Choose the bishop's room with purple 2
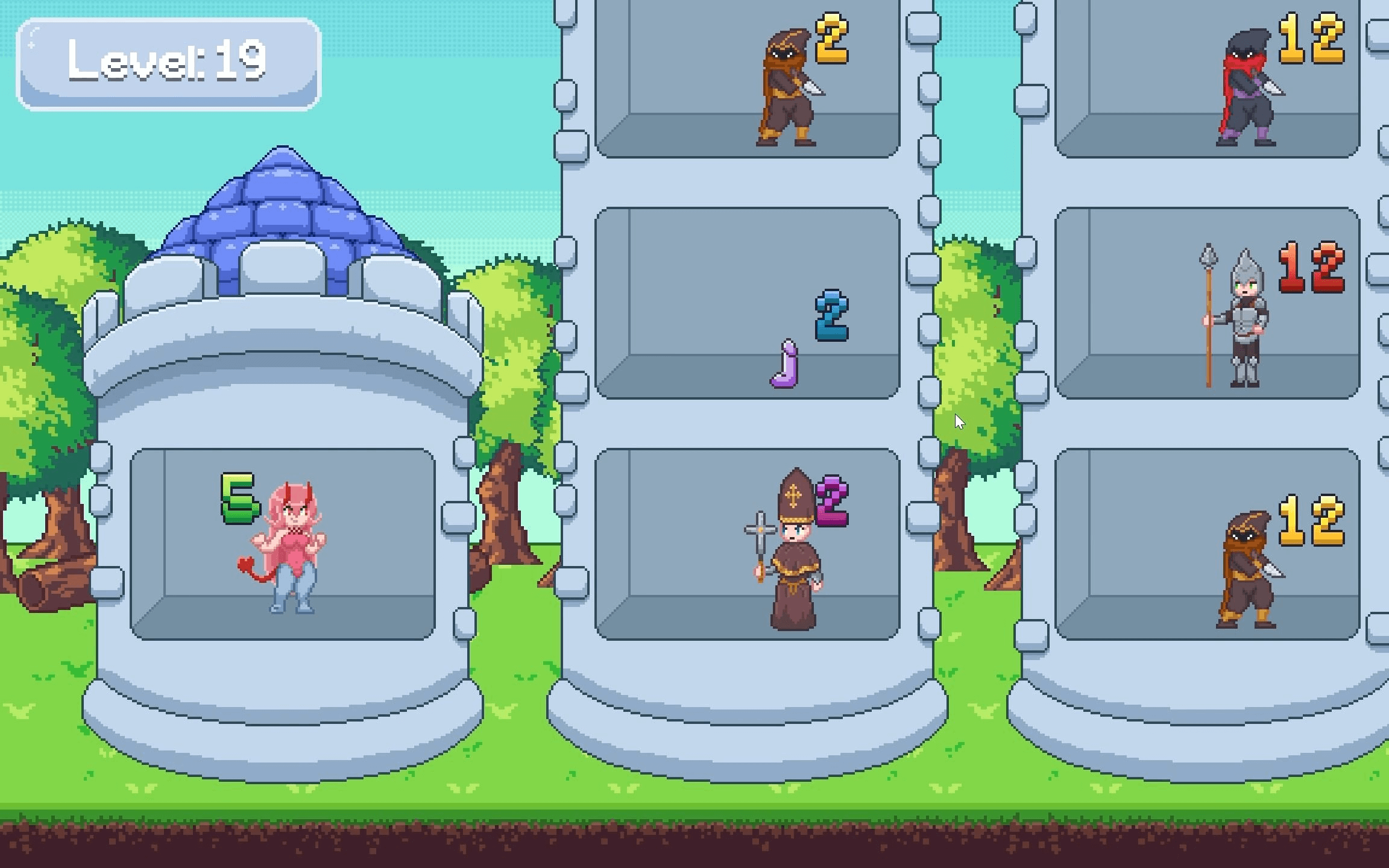The height and width of the screenshot is (868, 1389). click(746, 544)
